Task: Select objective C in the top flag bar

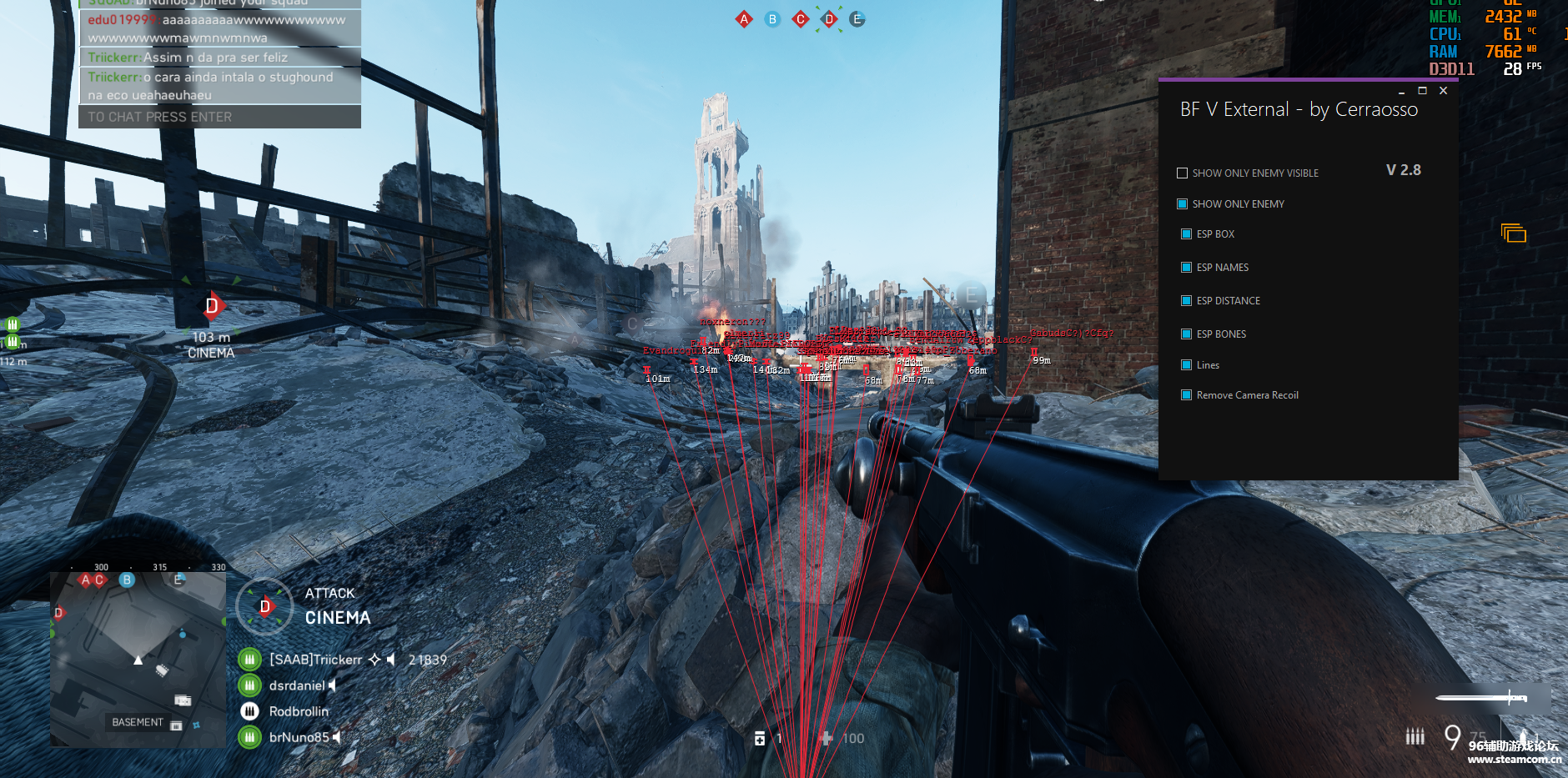Action: tap(801, 19)
